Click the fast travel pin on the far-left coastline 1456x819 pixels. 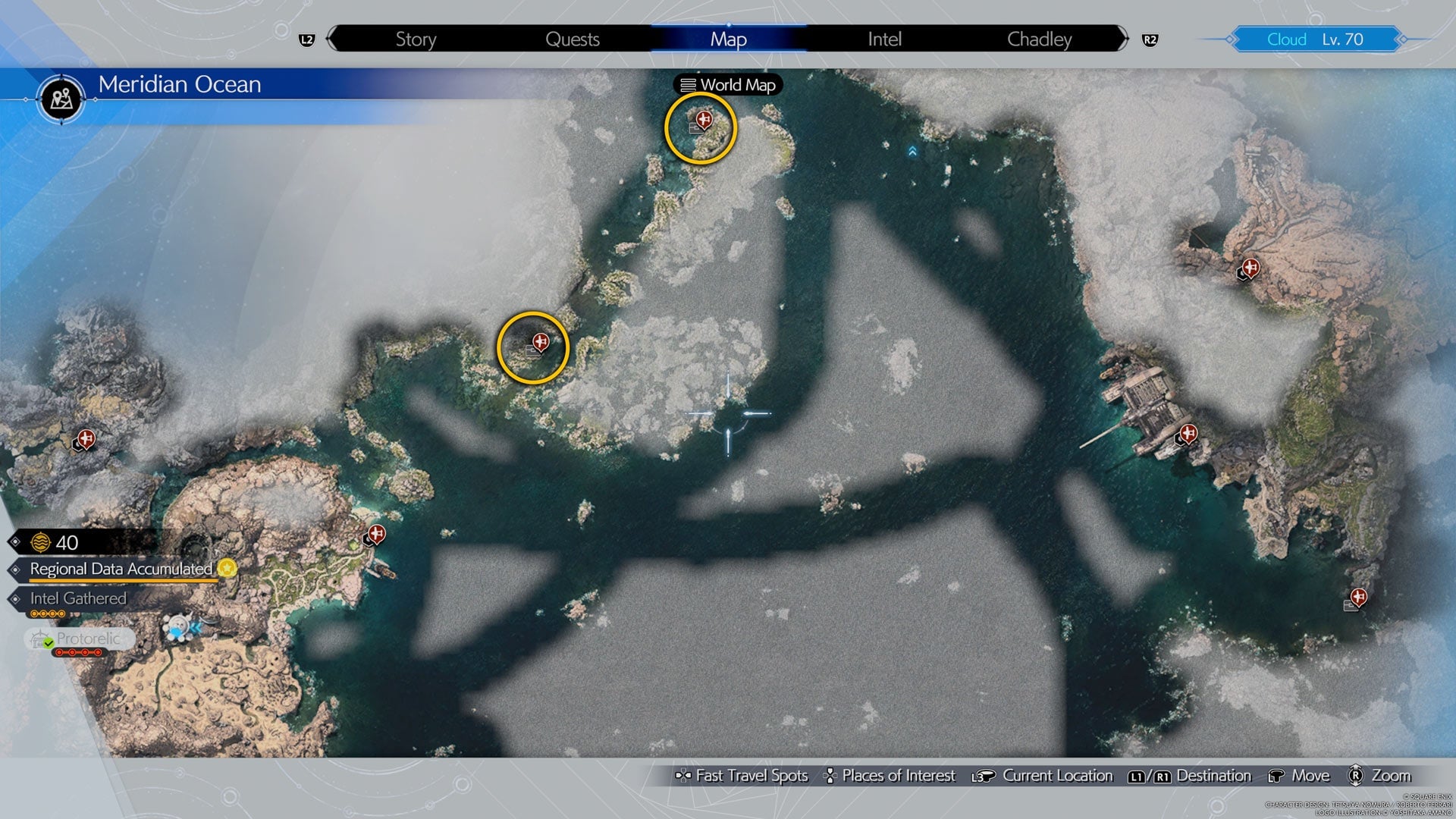[x=86, y=438]
